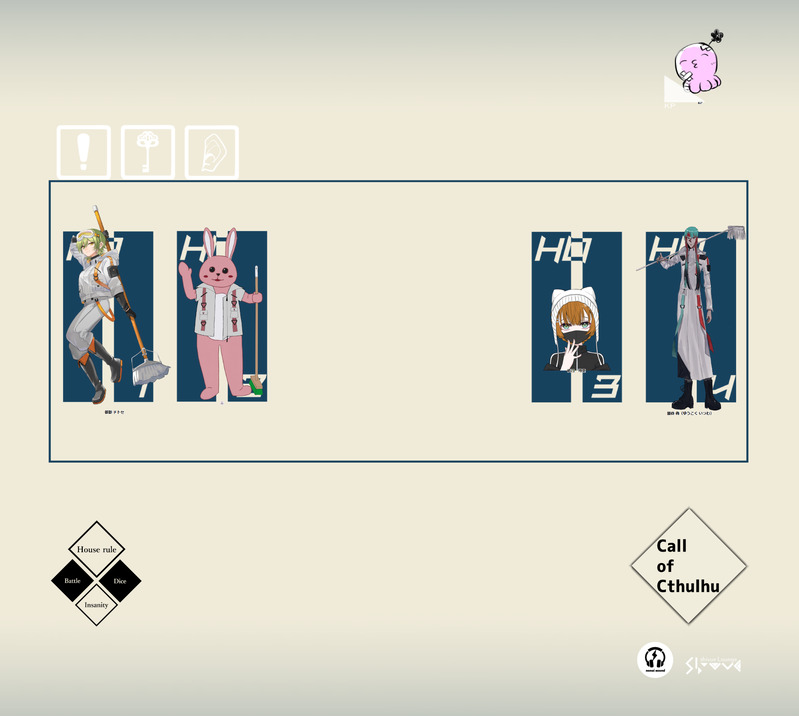Click the Call of Cthulhu diamond
799x716 pixels.
(x=688, y=566)
